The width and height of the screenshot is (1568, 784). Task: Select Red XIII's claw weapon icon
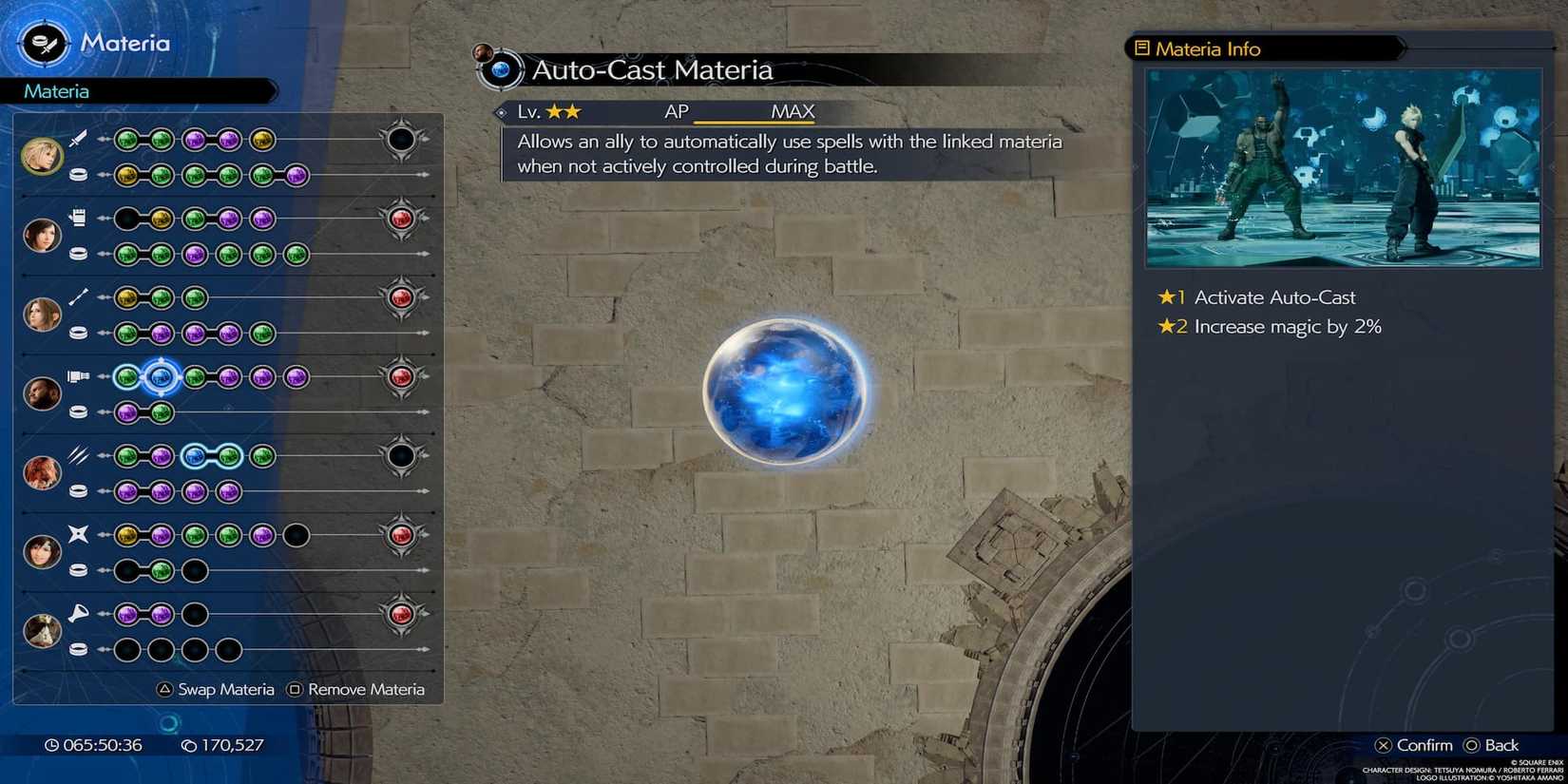[78, 455]
